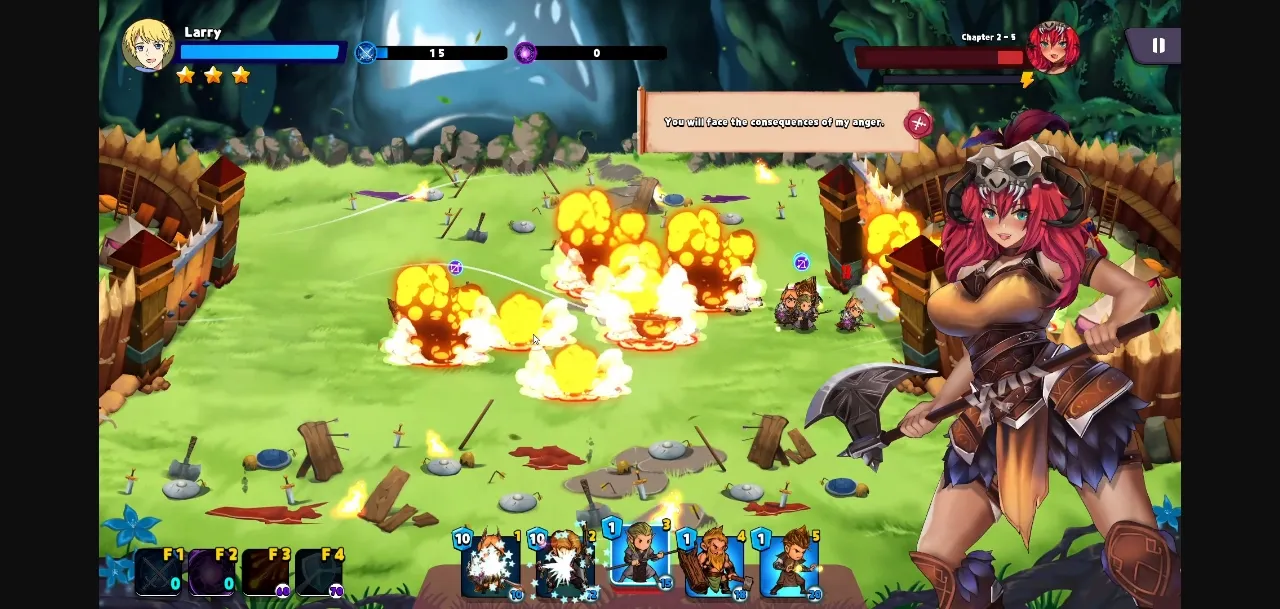The image size is (1280, 609).
Task: Select unit card number 2
Action: click(565, 565)
